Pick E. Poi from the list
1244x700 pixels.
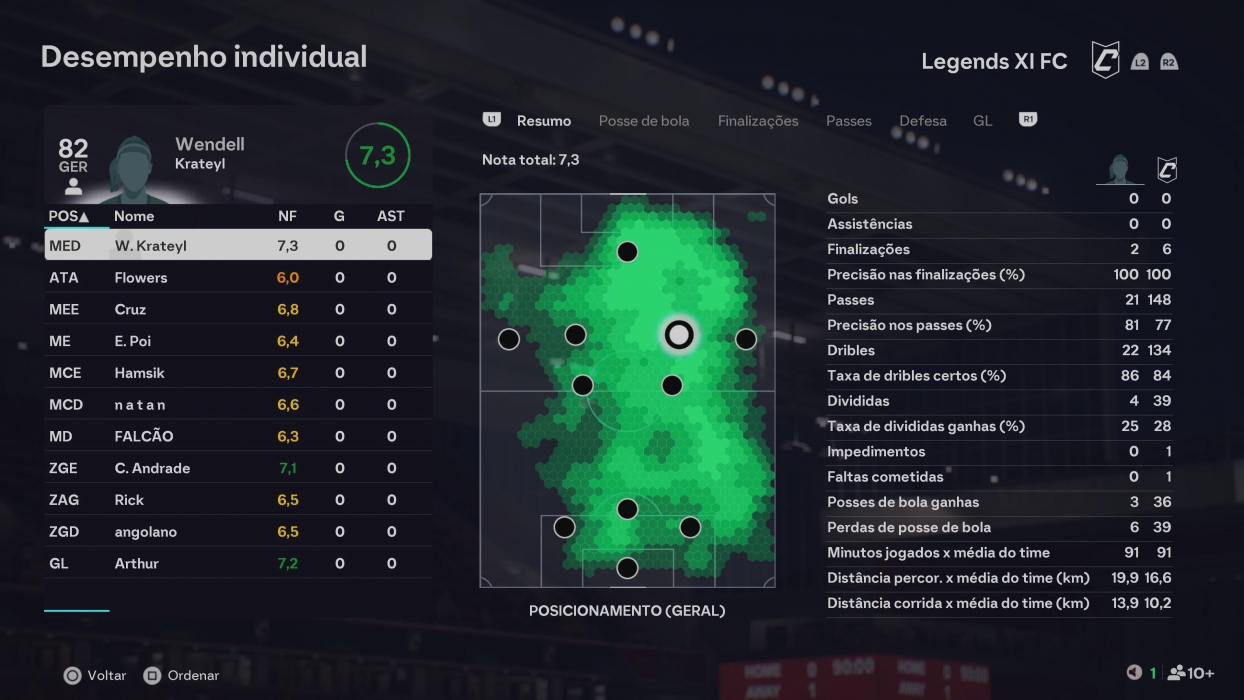click(238, 341)
